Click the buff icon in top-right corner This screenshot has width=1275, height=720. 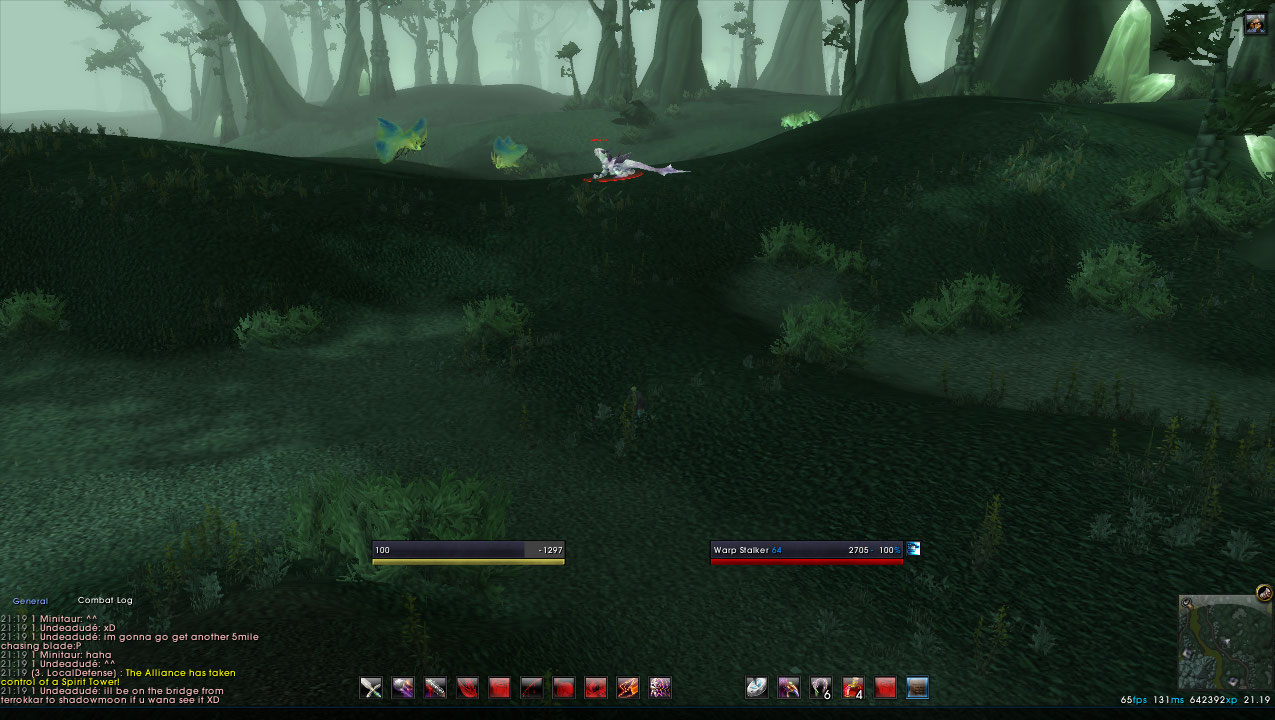pyautogui.click(x=1255, y=23)
